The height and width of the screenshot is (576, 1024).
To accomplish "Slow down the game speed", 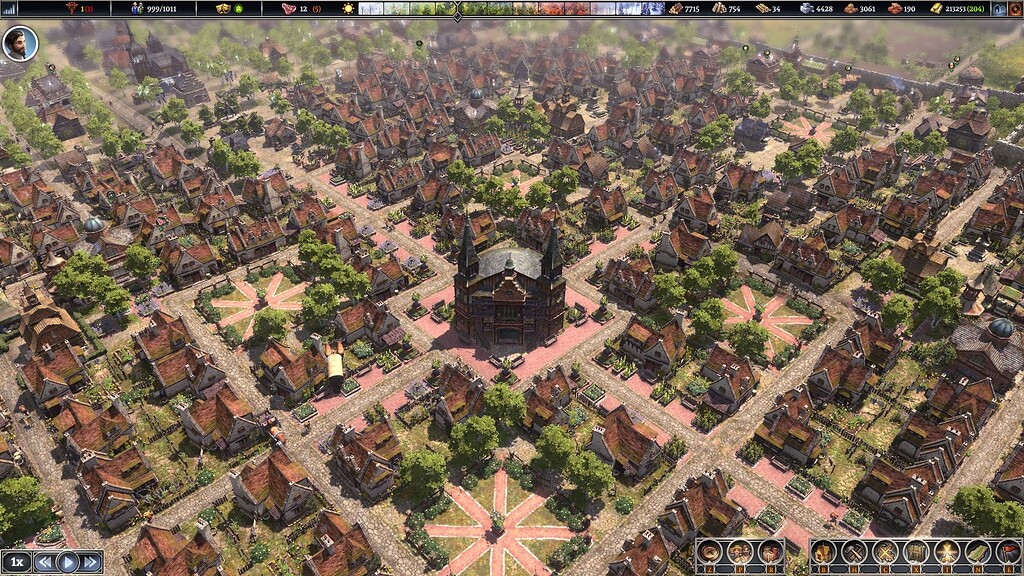I will (45, 562).
